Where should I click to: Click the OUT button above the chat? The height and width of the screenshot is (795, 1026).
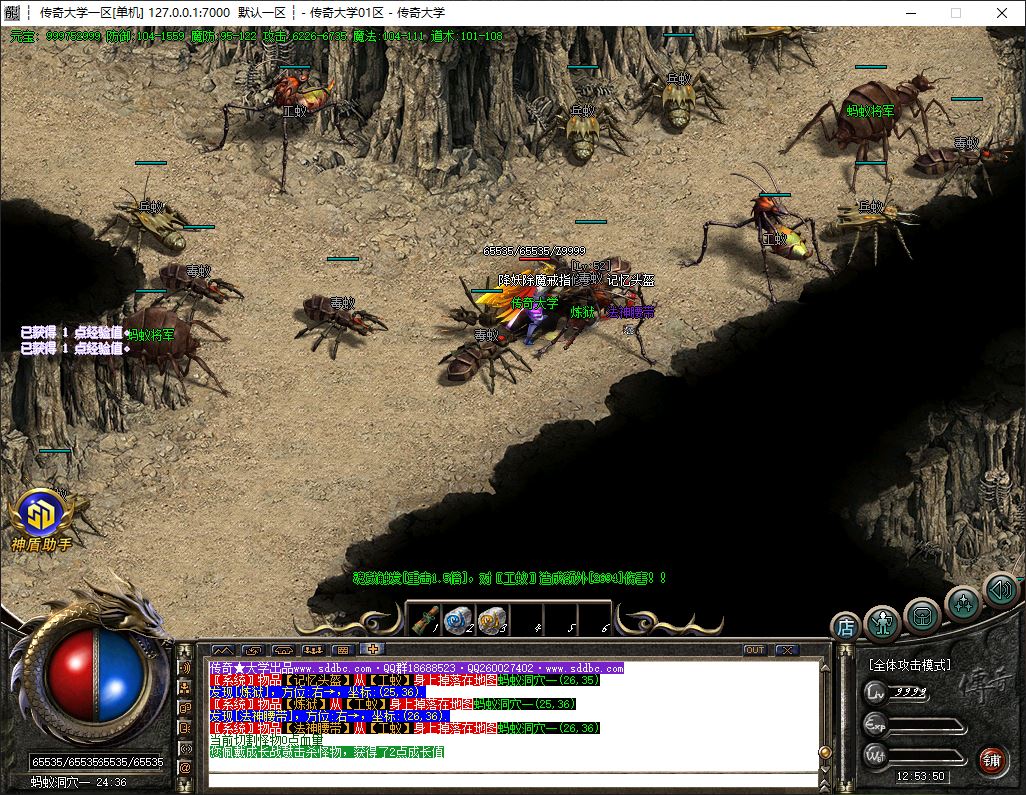coord(755,650)
